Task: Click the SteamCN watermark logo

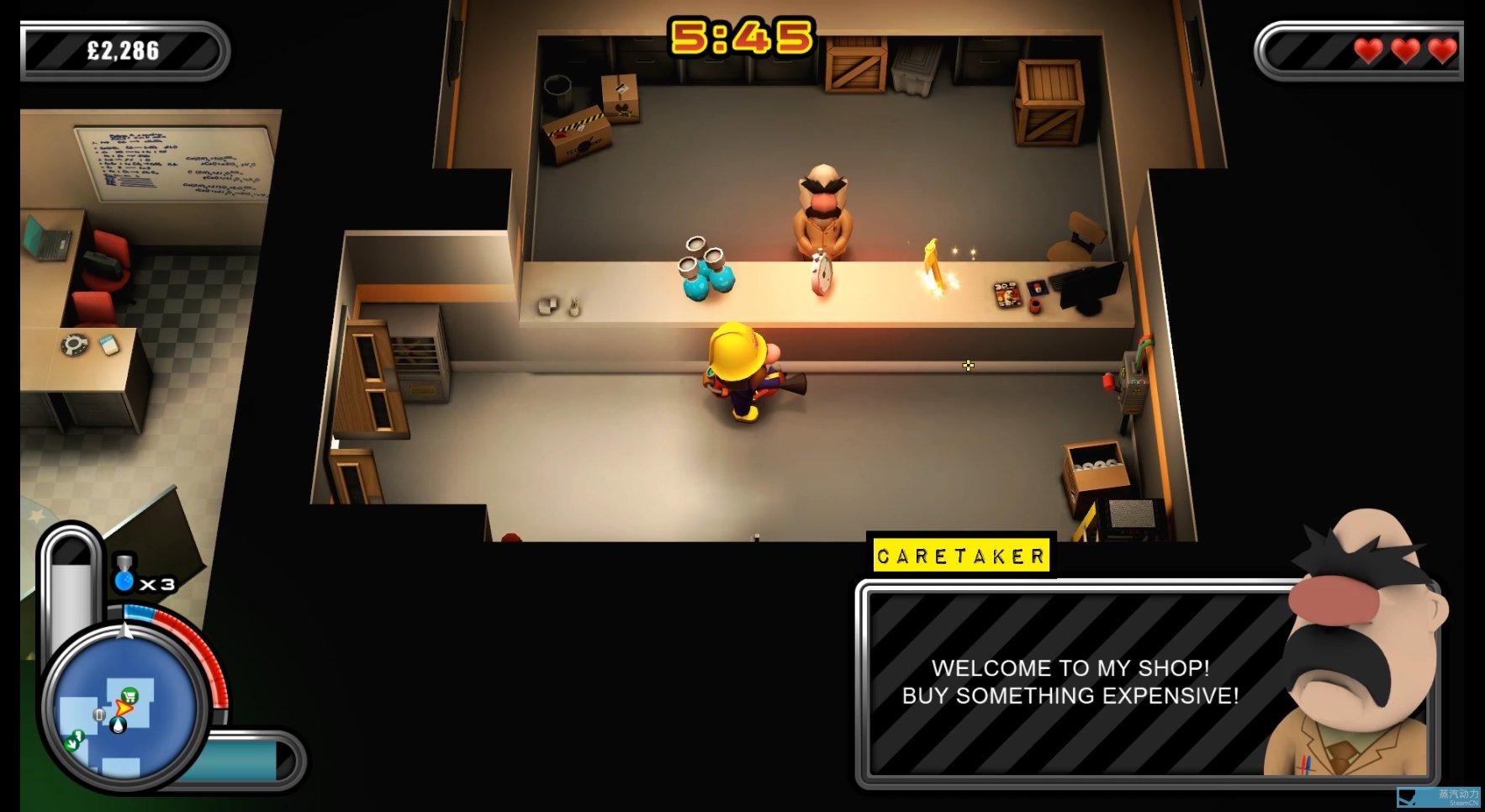Action: pyautogui.click(x=1438, y=797)
